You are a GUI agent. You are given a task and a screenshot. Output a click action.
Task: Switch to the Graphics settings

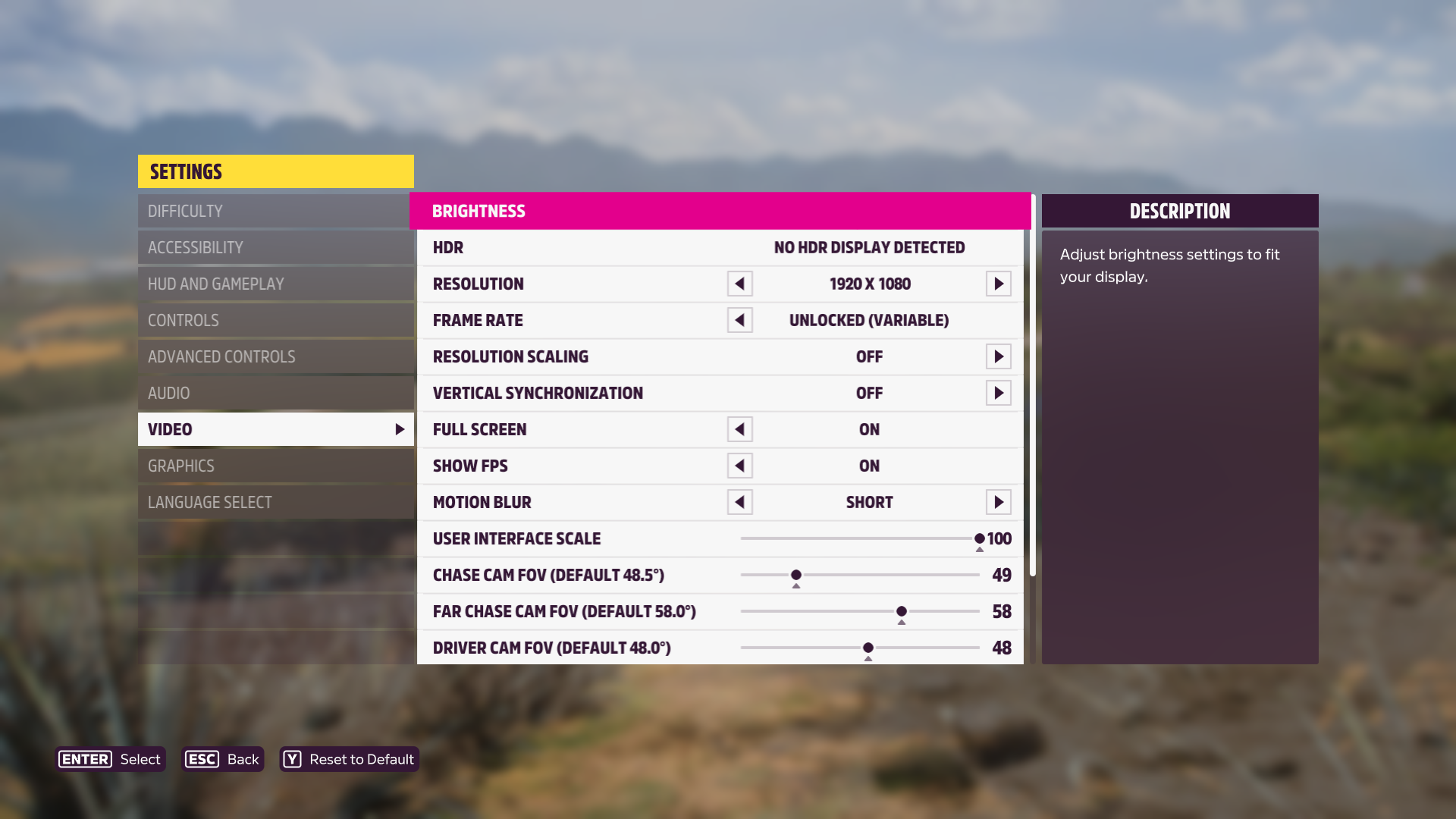275,466
